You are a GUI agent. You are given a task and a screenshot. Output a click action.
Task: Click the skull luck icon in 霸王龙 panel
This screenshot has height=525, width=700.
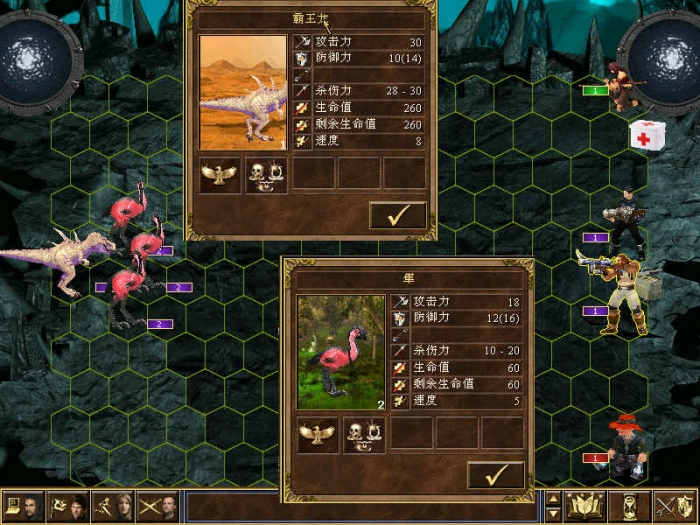(x=265, y=174)
